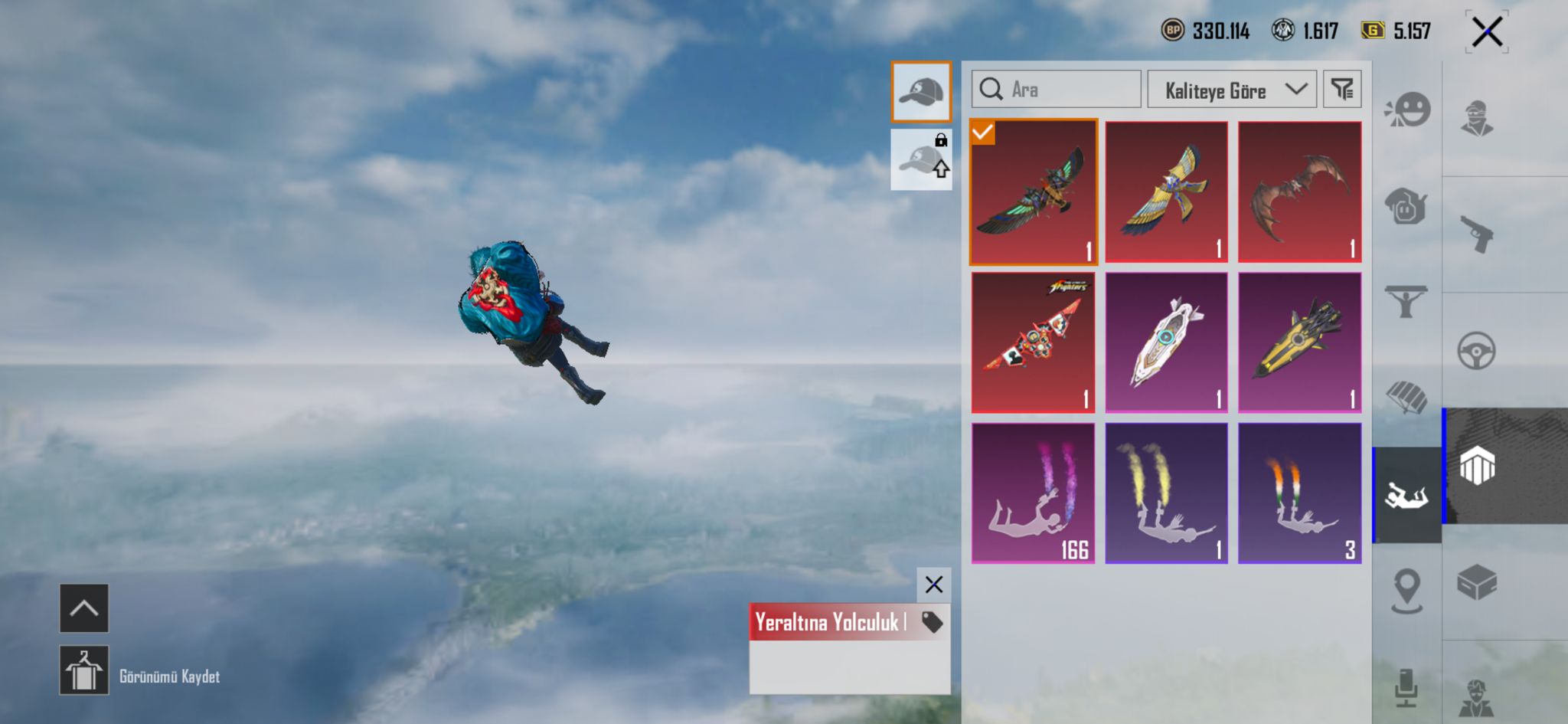1568x724 pixels.
Task: Choose the golden Egyptian falcon glider
Action: pos(1166,192)
